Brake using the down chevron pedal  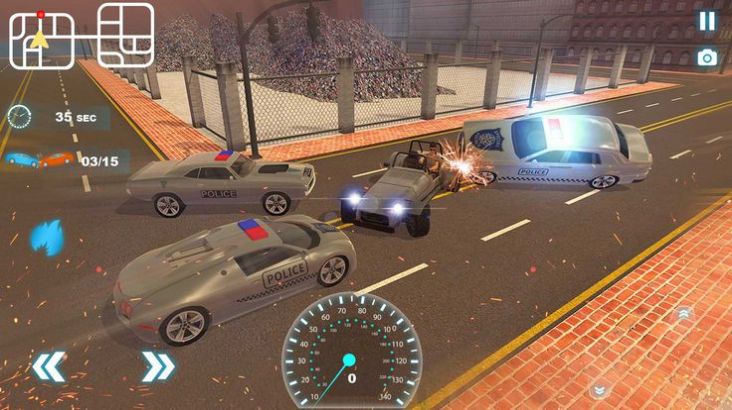click(598, 390)
